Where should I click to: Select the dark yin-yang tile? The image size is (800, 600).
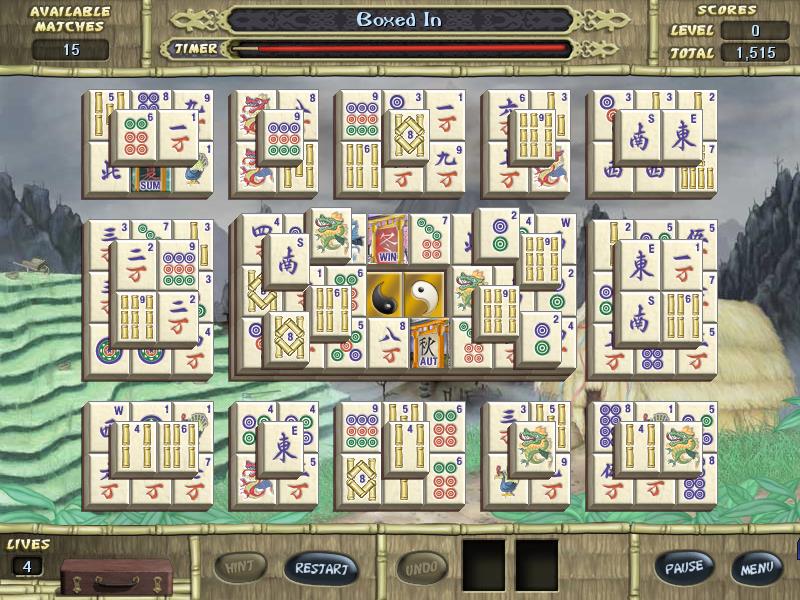tap(386, 295)
